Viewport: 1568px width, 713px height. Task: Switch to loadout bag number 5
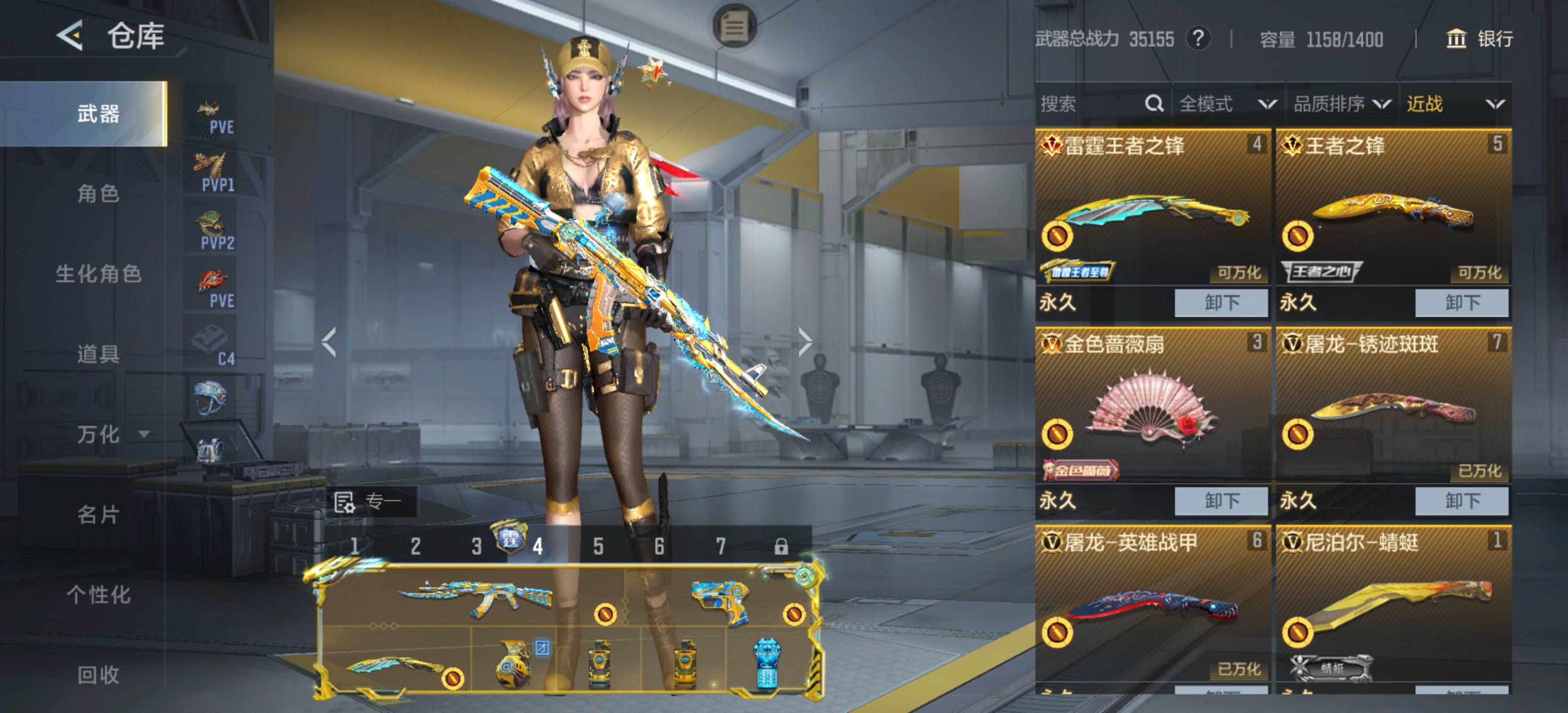click(x=598, y=546)
